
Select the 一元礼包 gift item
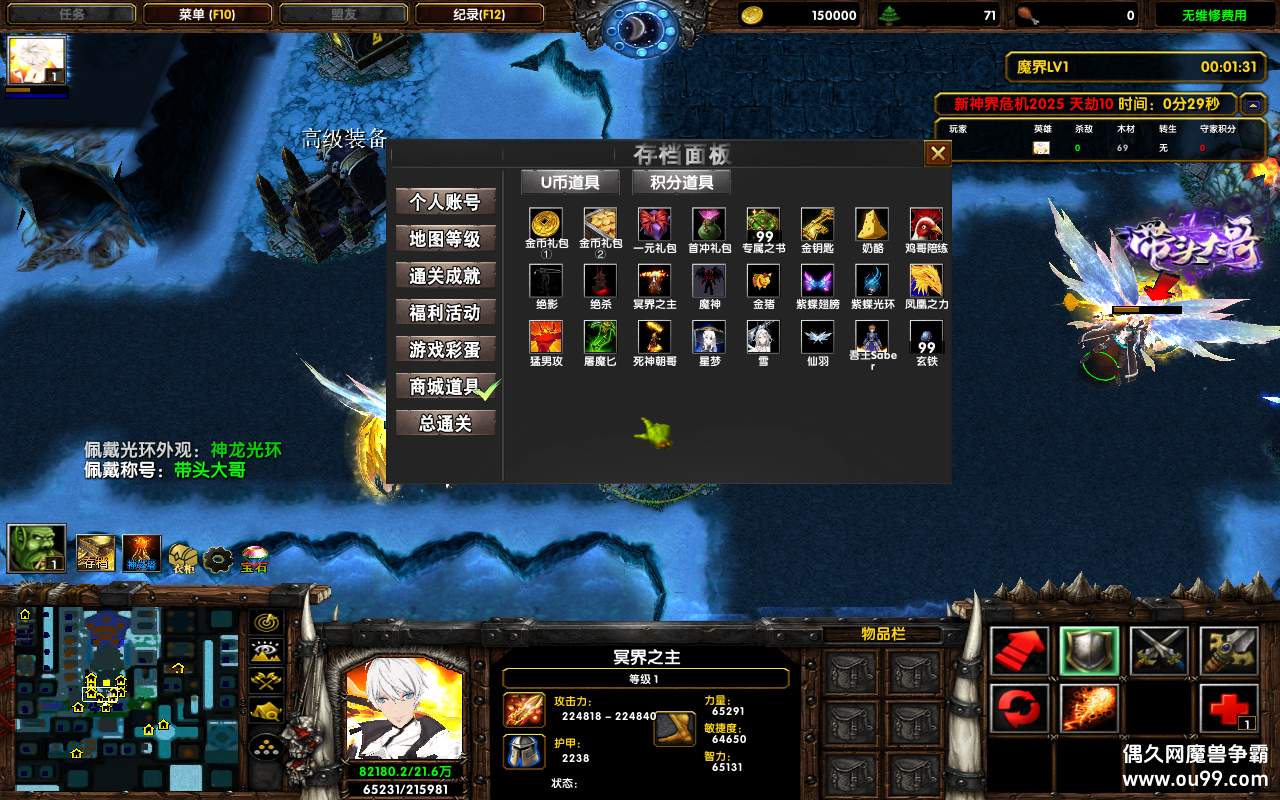pos(654,224)
